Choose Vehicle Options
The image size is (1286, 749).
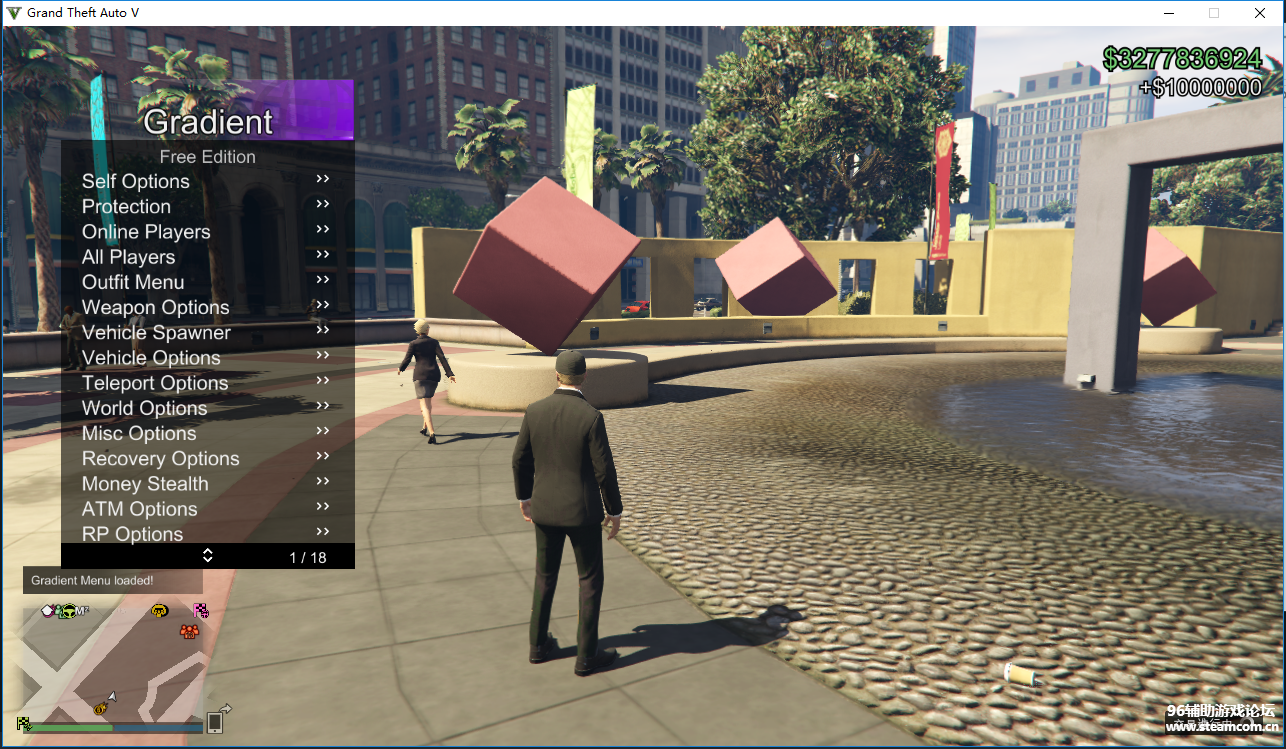click(x=151, y=358)
